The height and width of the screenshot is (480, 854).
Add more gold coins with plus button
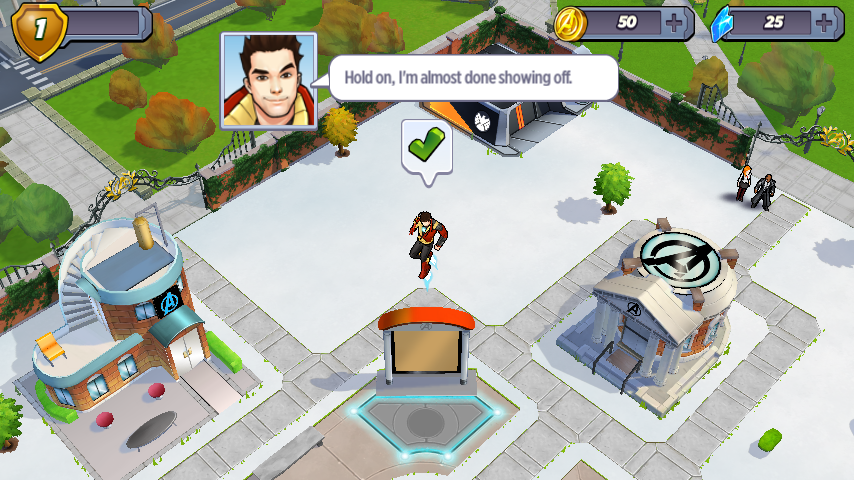[677, 23]
